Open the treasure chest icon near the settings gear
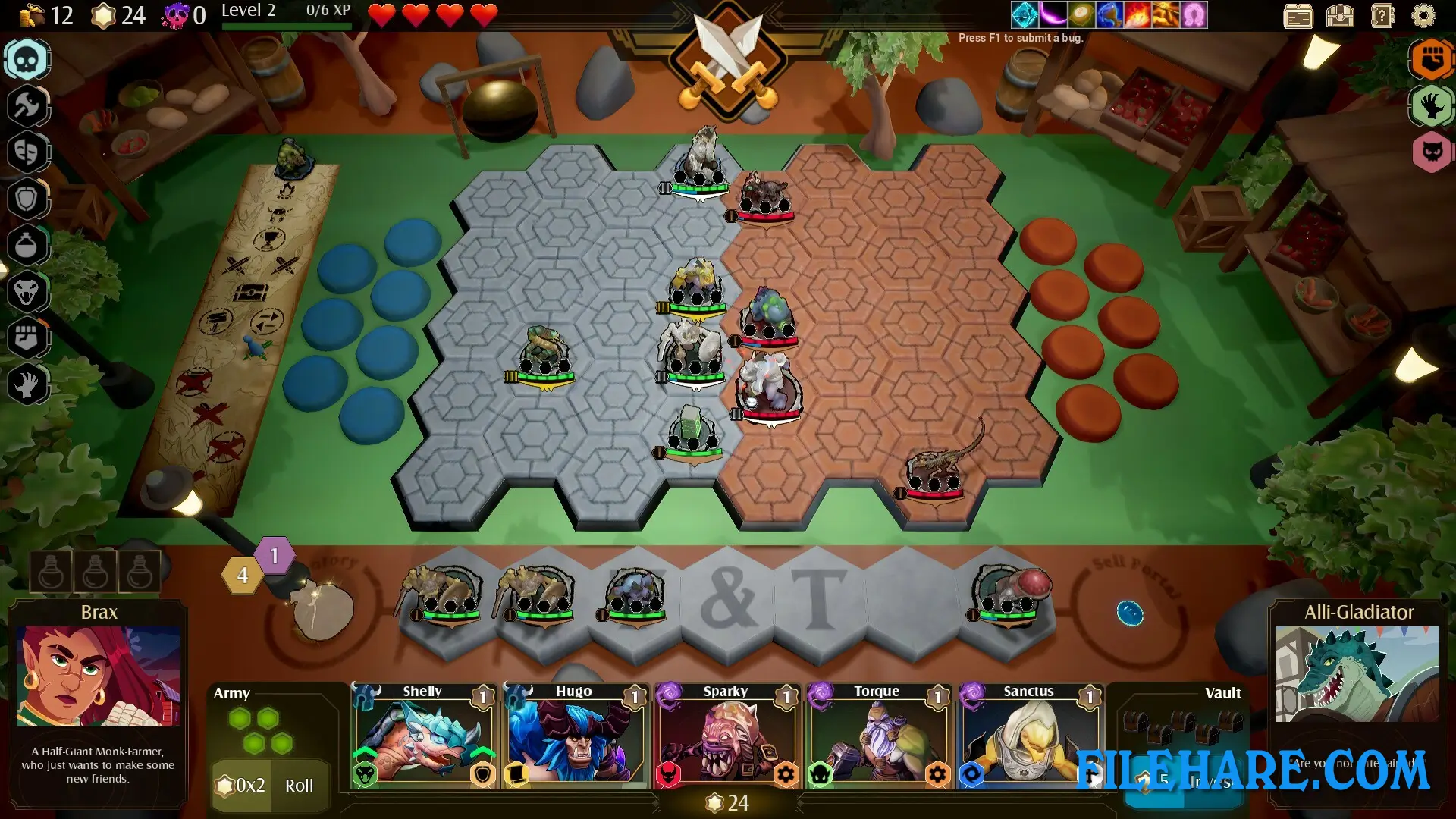 click(x=1340, y=15)
